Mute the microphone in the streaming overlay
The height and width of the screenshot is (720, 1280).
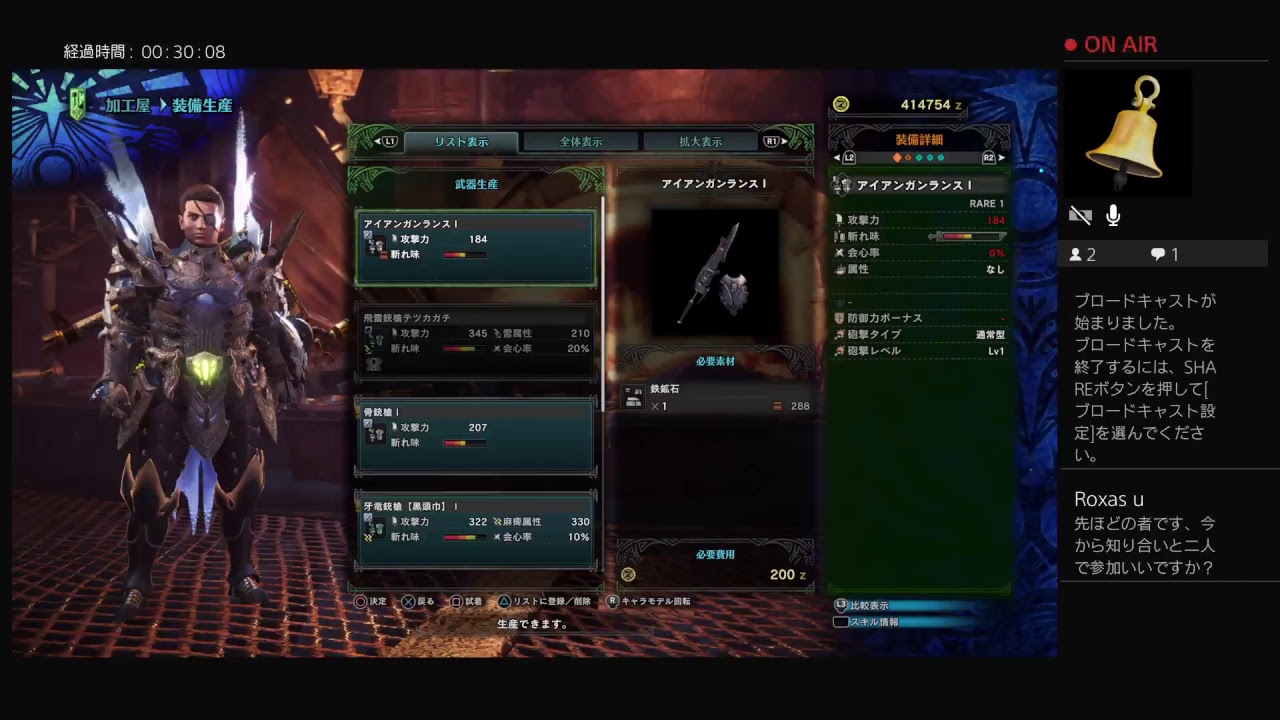(1113, 215)
